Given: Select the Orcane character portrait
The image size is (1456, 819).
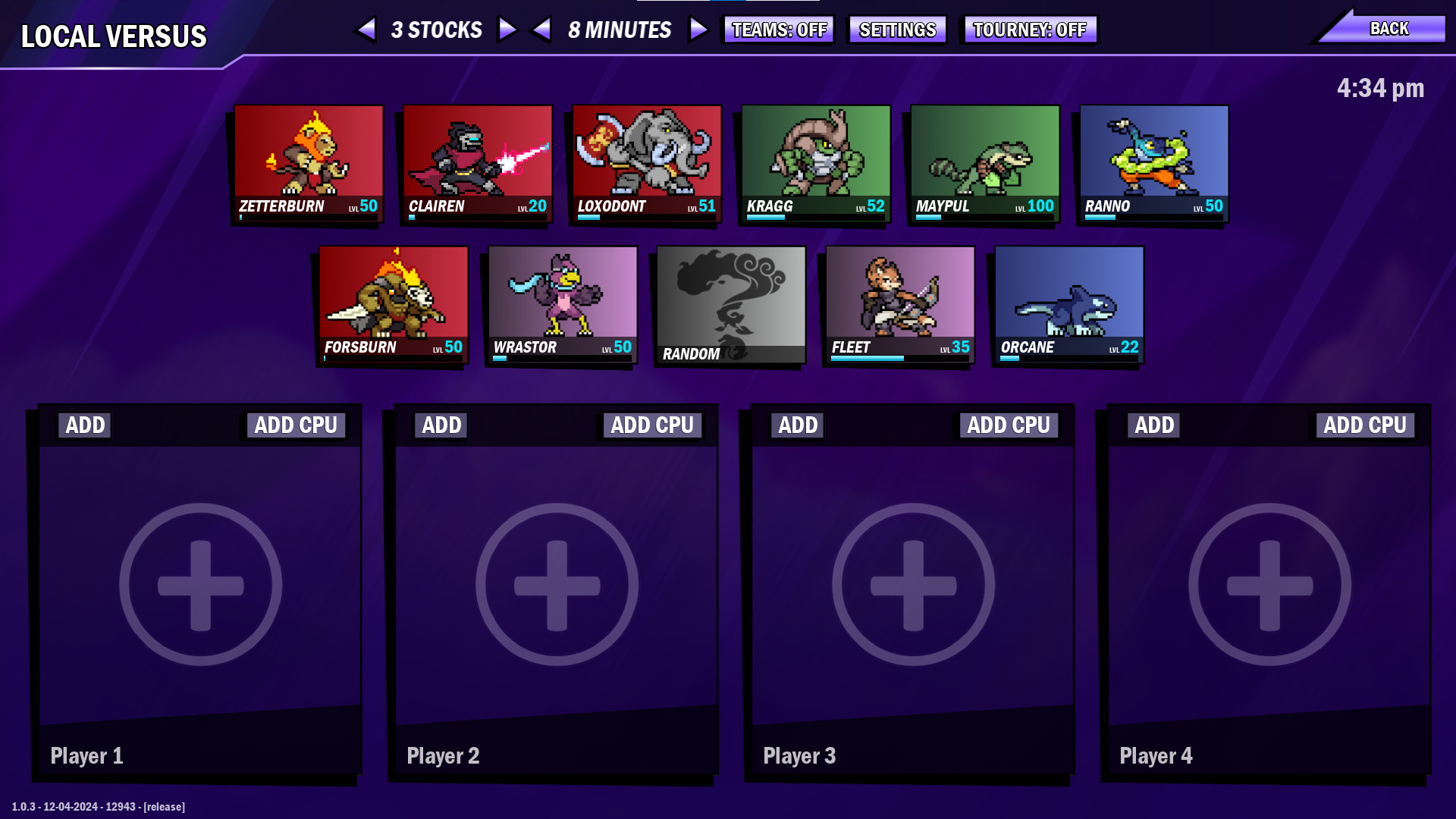Looking at the screenshot, I should pos(1068,303).
